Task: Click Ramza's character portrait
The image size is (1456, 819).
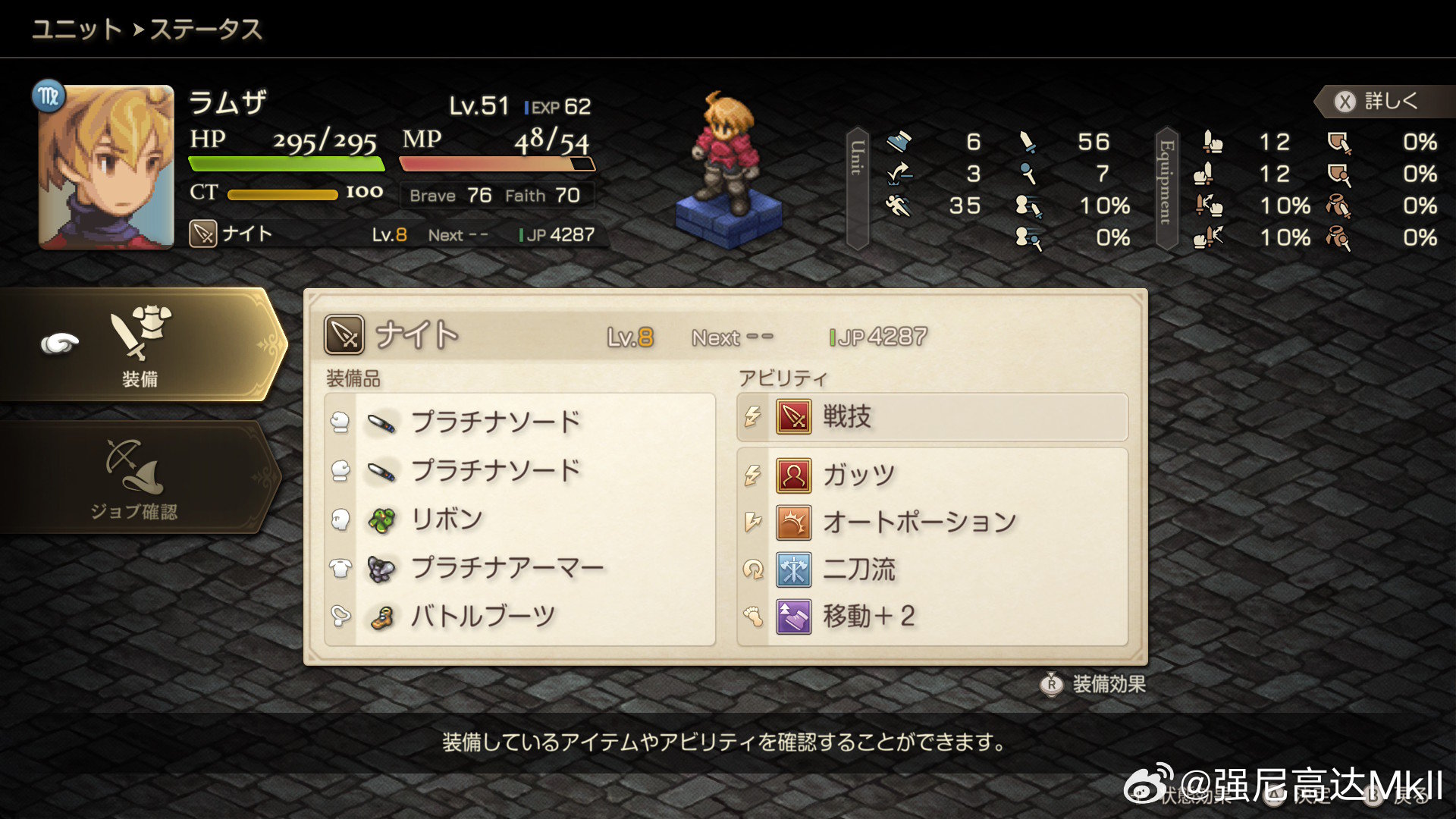Action: tap(106, 167)
